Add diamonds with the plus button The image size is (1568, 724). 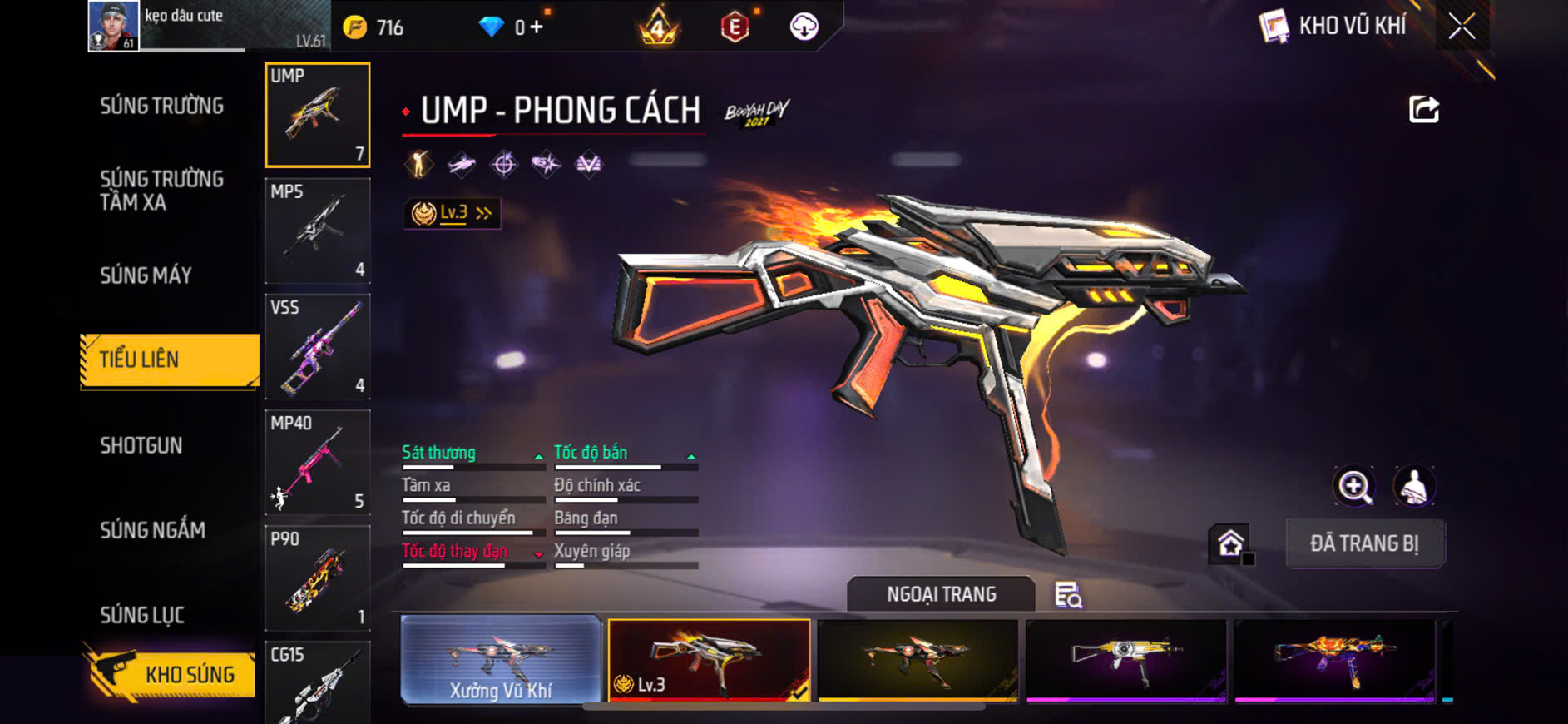[x=537, y=27]
